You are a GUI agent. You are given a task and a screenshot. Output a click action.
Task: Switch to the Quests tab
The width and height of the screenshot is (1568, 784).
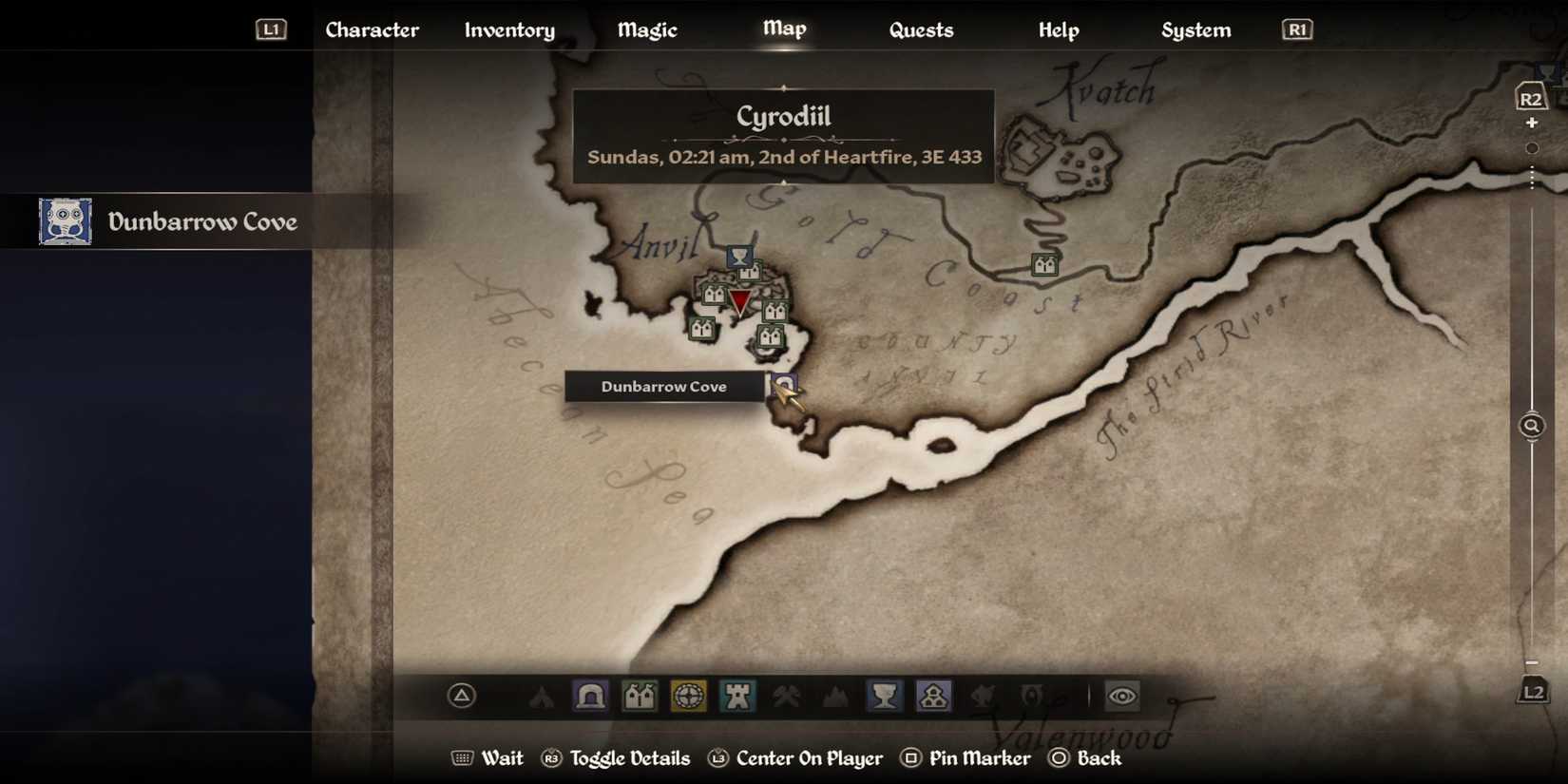[921, 29]
